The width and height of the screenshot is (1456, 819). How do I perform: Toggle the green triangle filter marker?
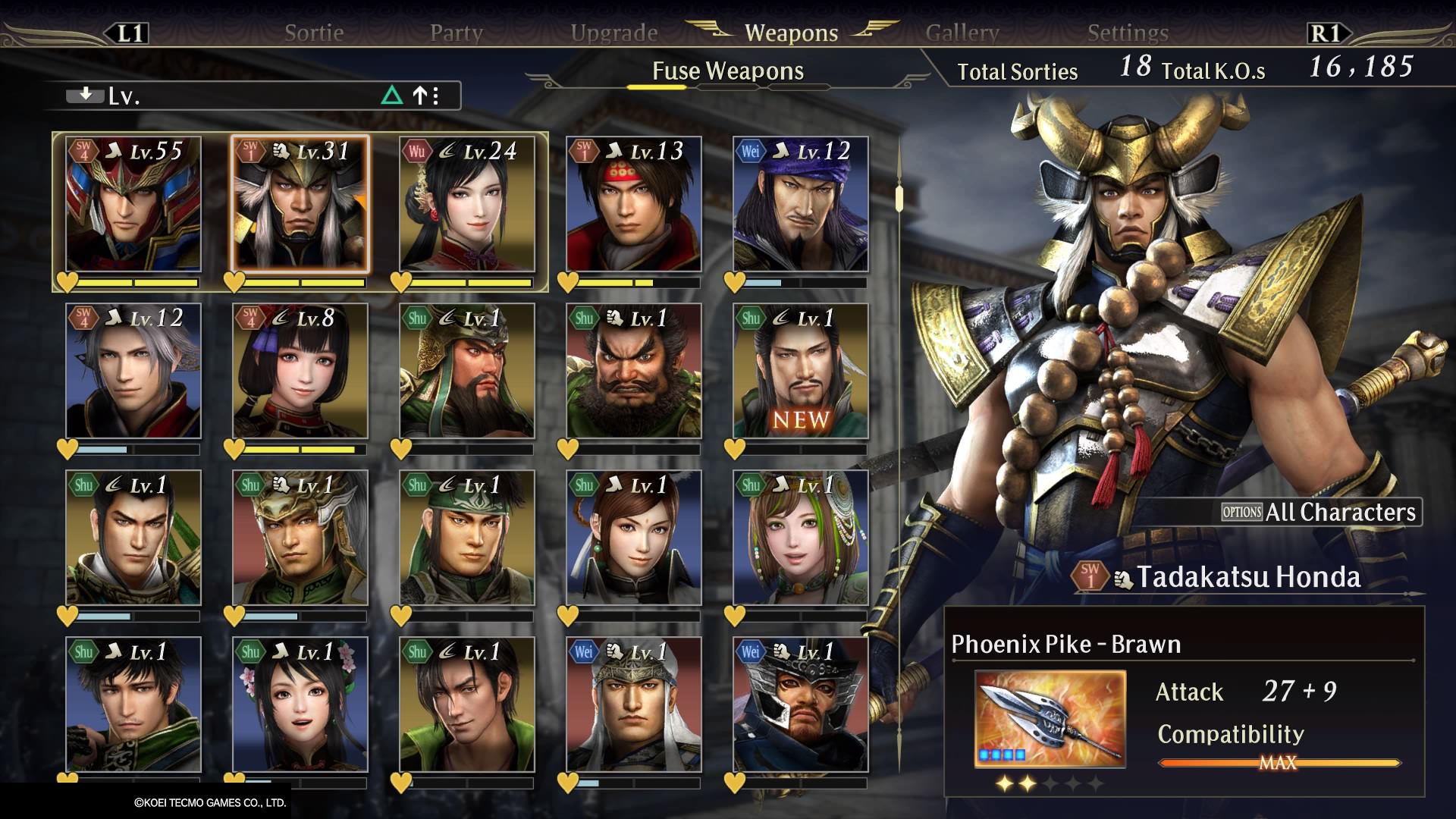click(x=393, y=96)
